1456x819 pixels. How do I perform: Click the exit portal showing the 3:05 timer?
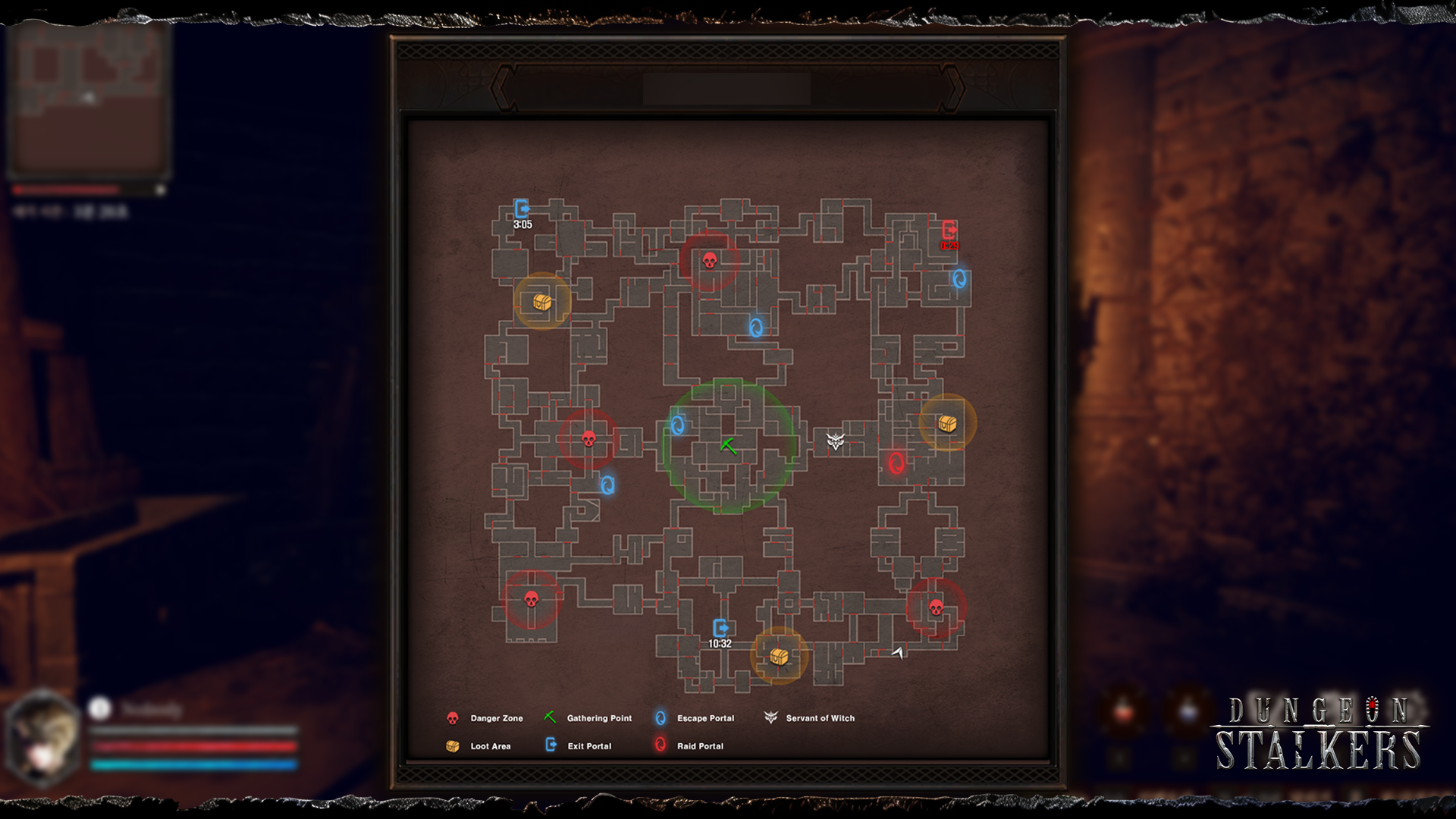point(522,206)
